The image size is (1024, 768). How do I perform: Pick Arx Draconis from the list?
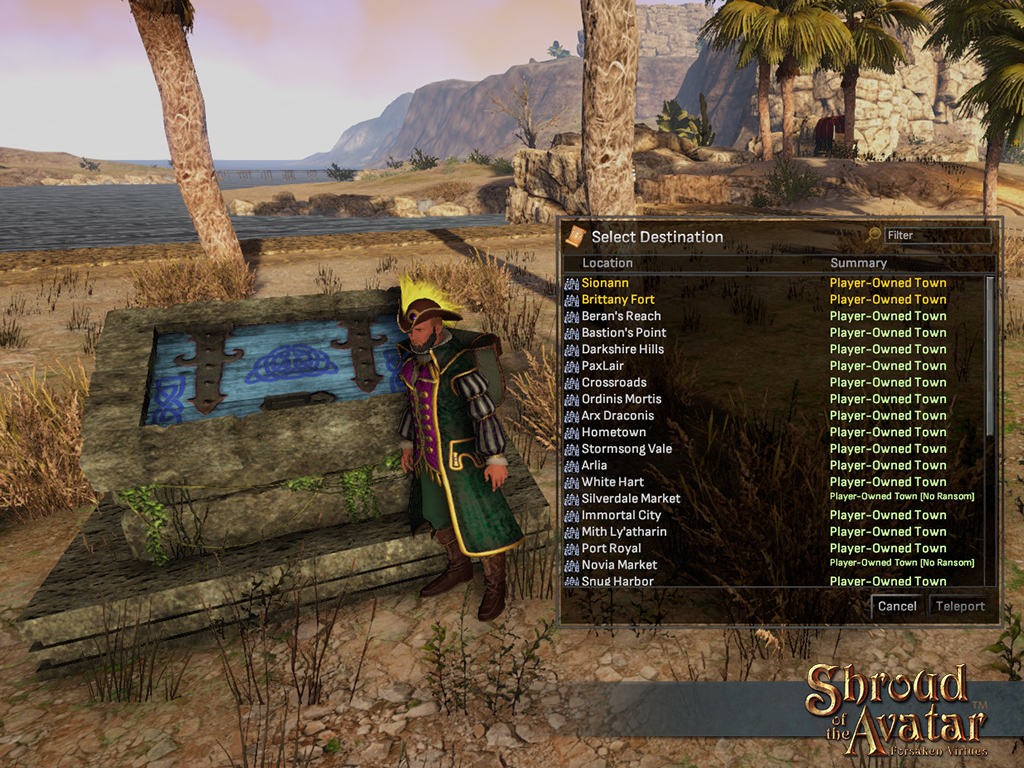coord(617,415)
